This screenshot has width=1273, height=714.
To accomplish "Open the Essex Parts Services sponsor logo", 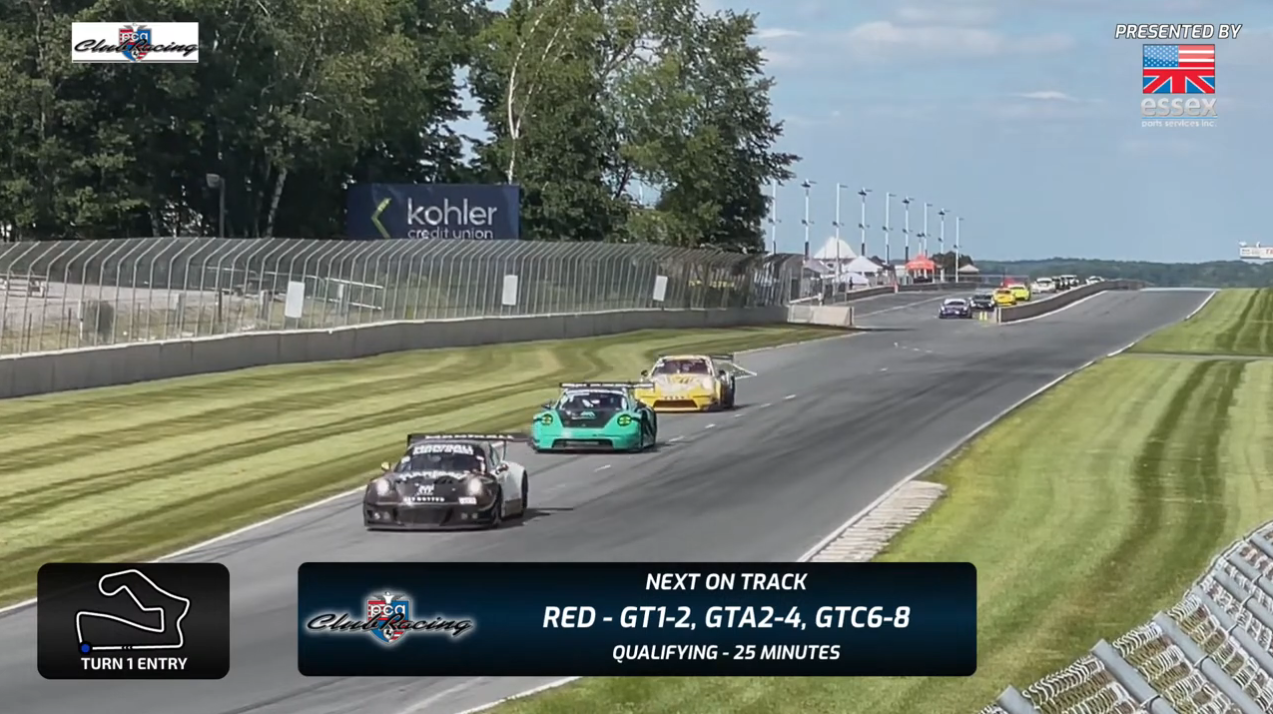I will (x=1178, y=84).
